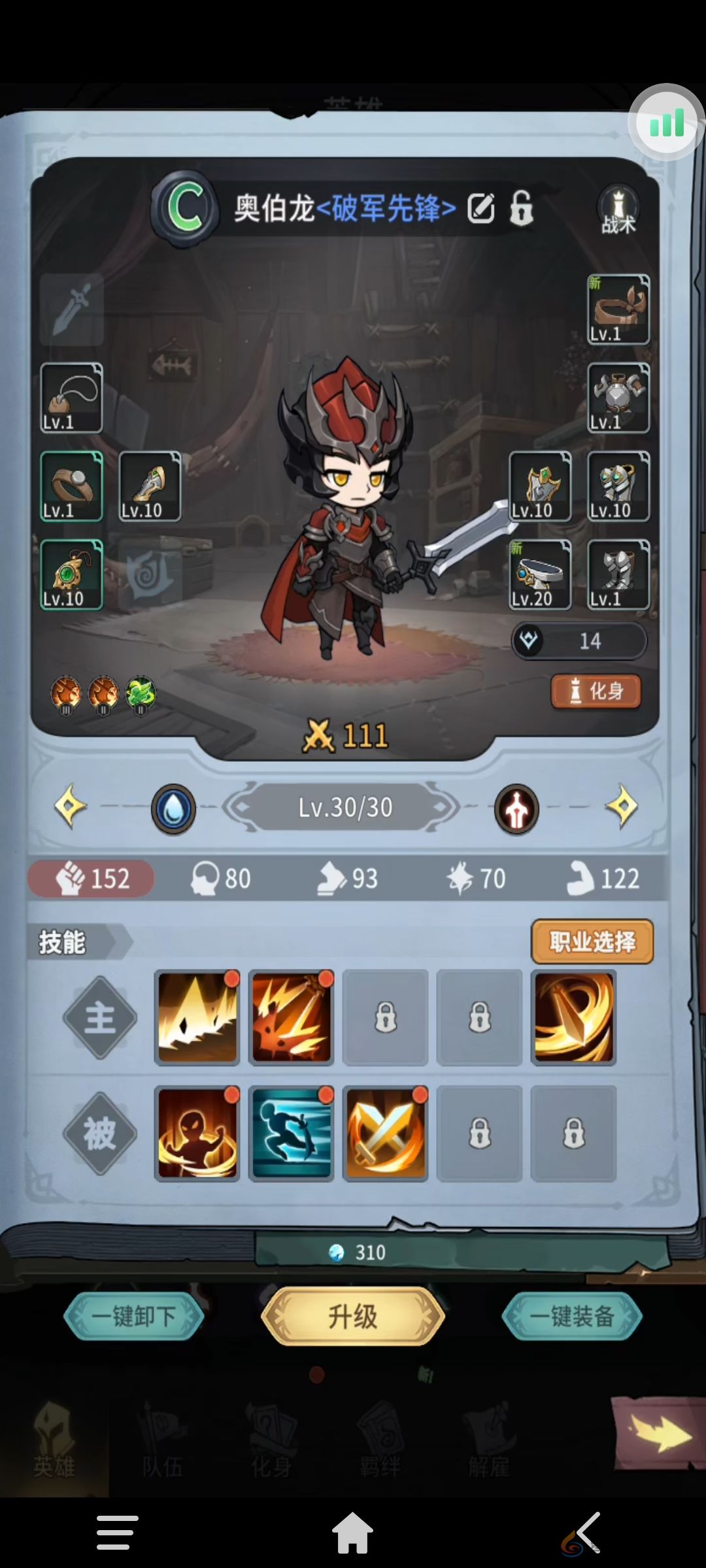Edit the hero name with pencil icon

pos(481,208)
